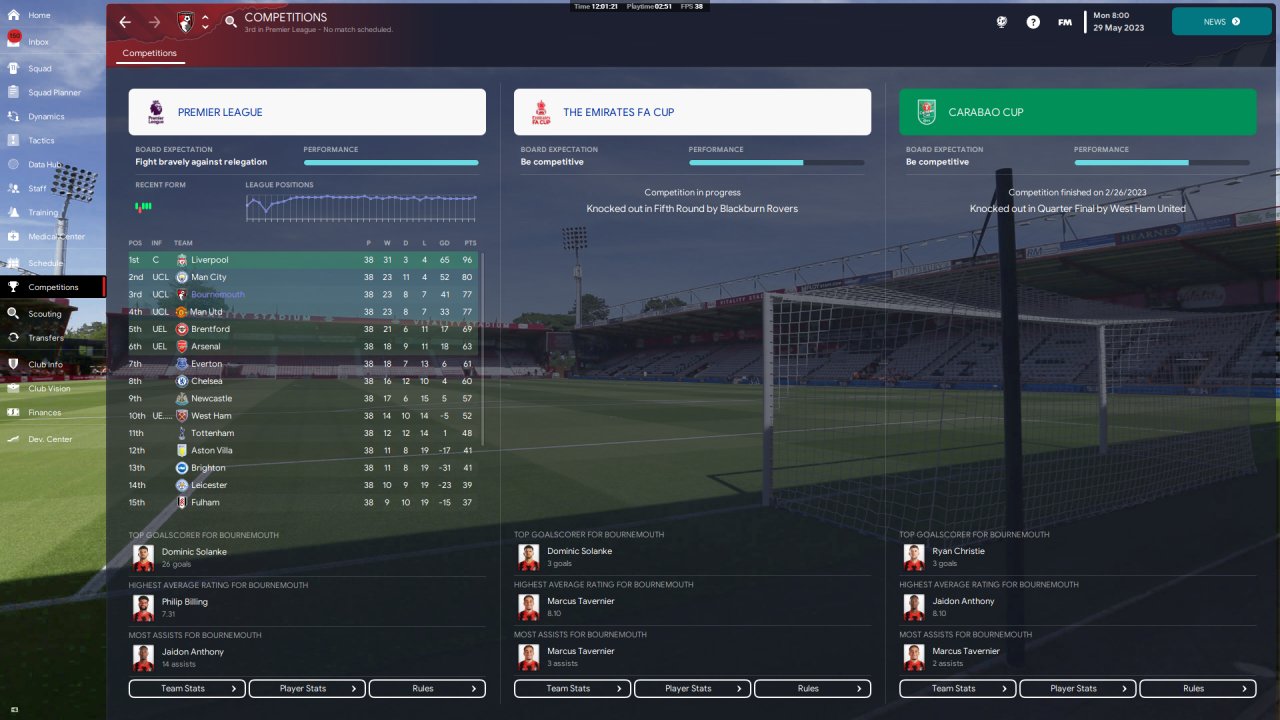1280x720 pixels.
Task: Open the search magnifier icon
Action: point(231,22)
